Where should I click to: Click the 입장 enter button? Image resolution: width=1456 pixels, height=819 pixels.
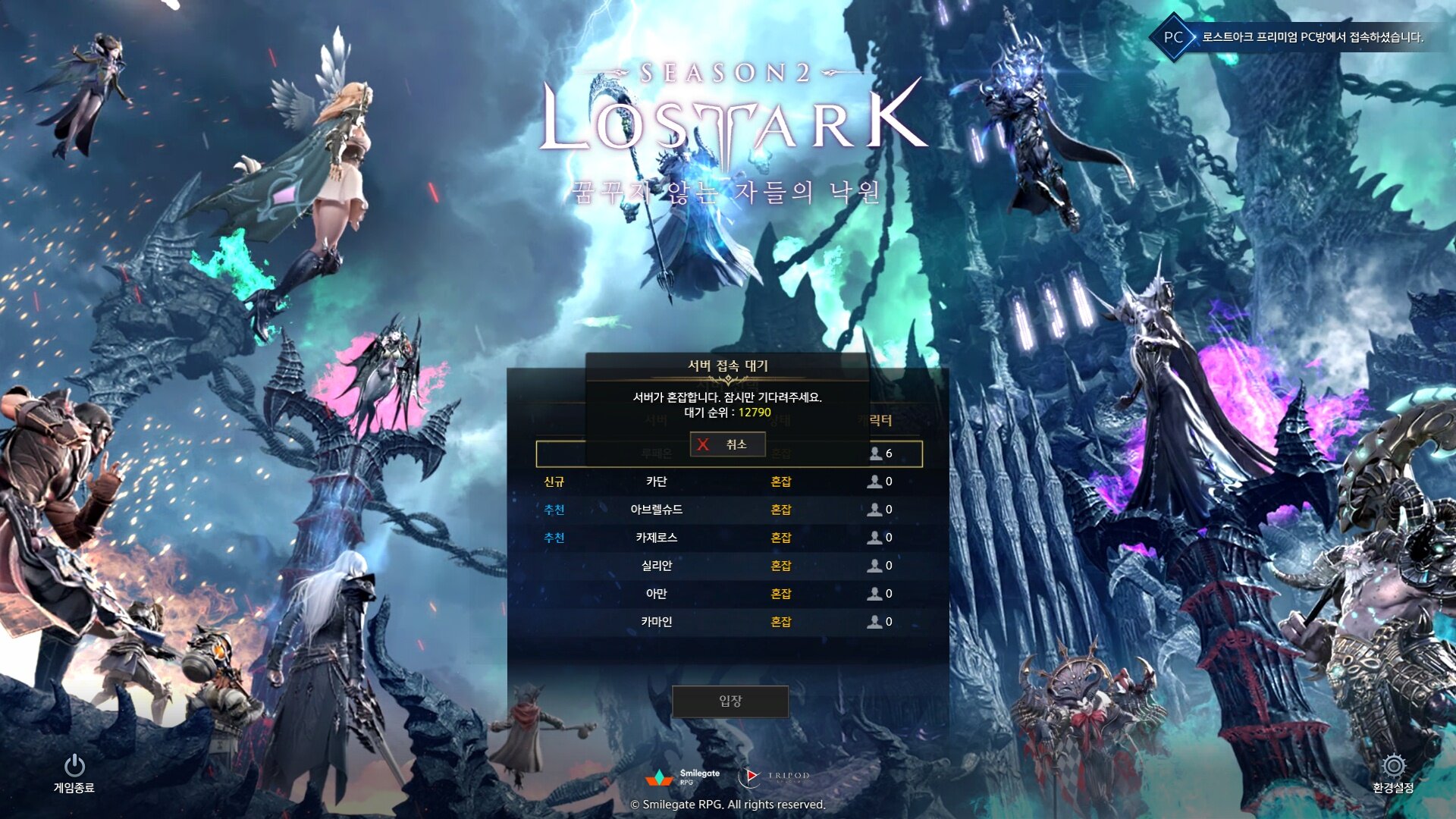[730, 701]
